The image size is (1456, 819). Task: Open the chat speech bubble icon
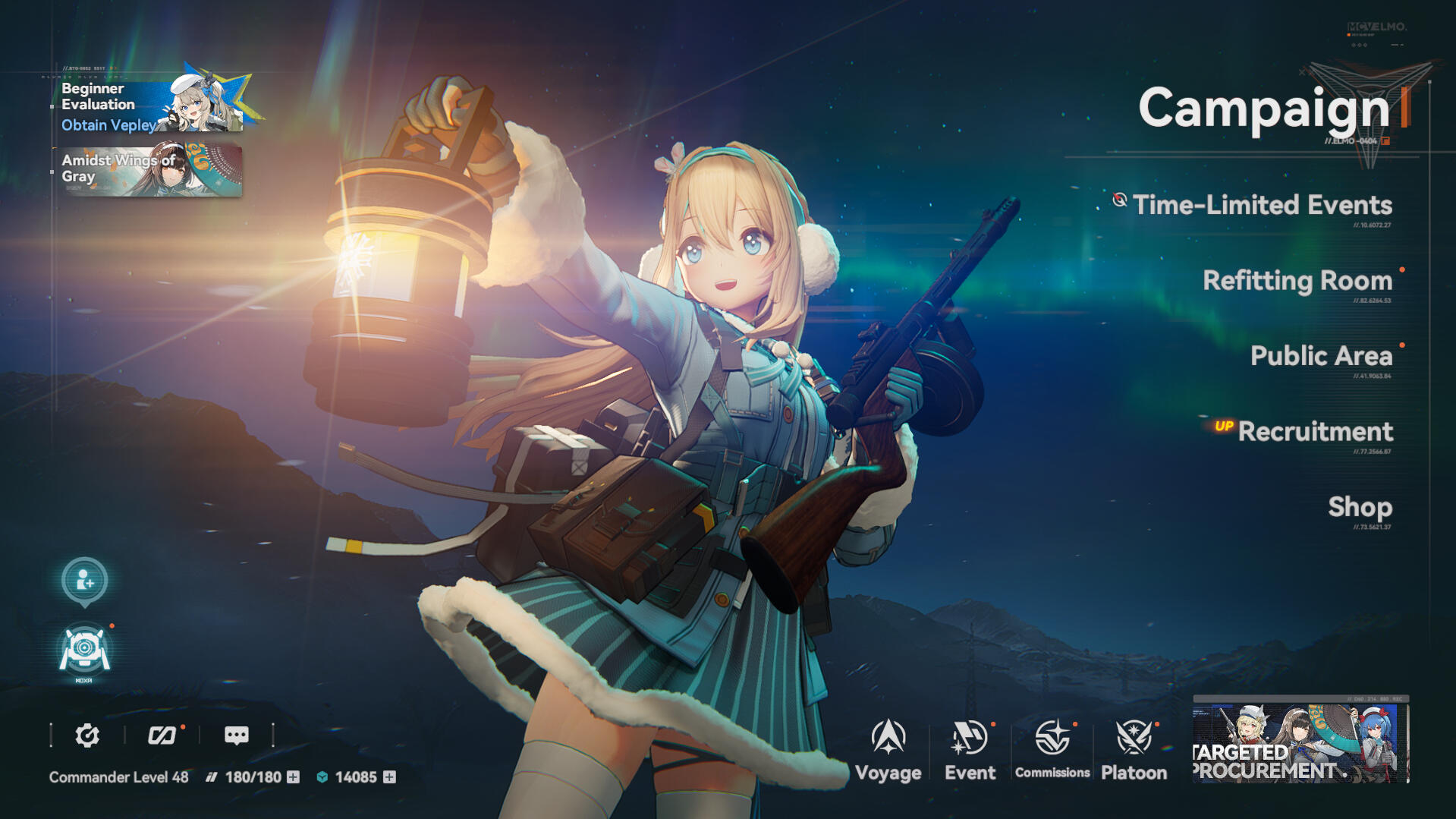(236, 735)
